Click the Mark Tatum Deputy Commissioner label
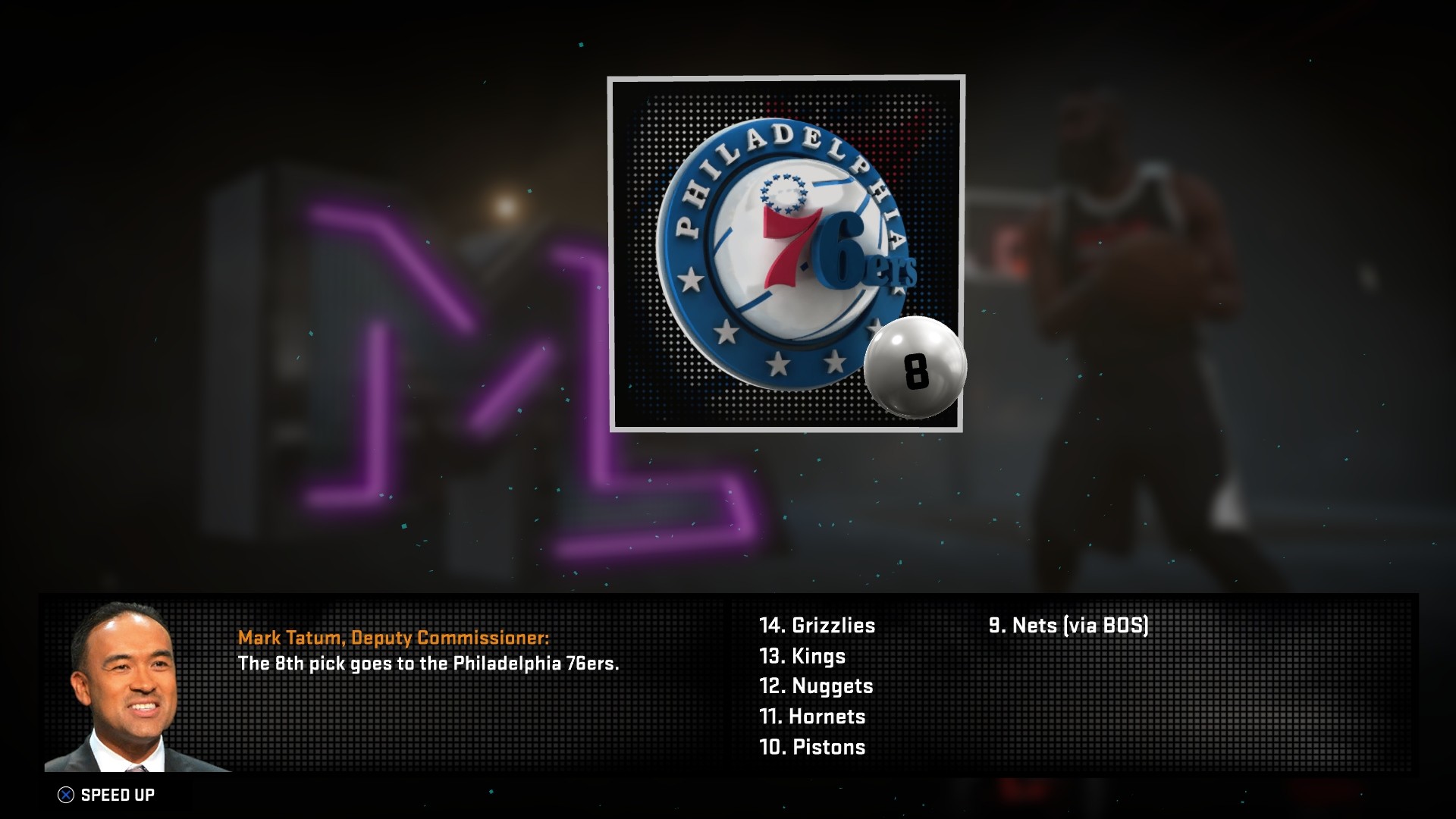The image size is (1456, 819). pos(394,639)
